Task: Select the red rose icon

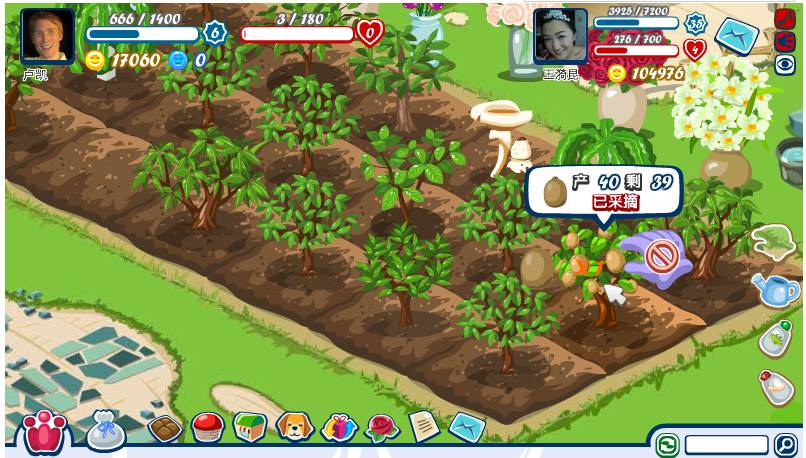Action: click(x=382, y=428)
